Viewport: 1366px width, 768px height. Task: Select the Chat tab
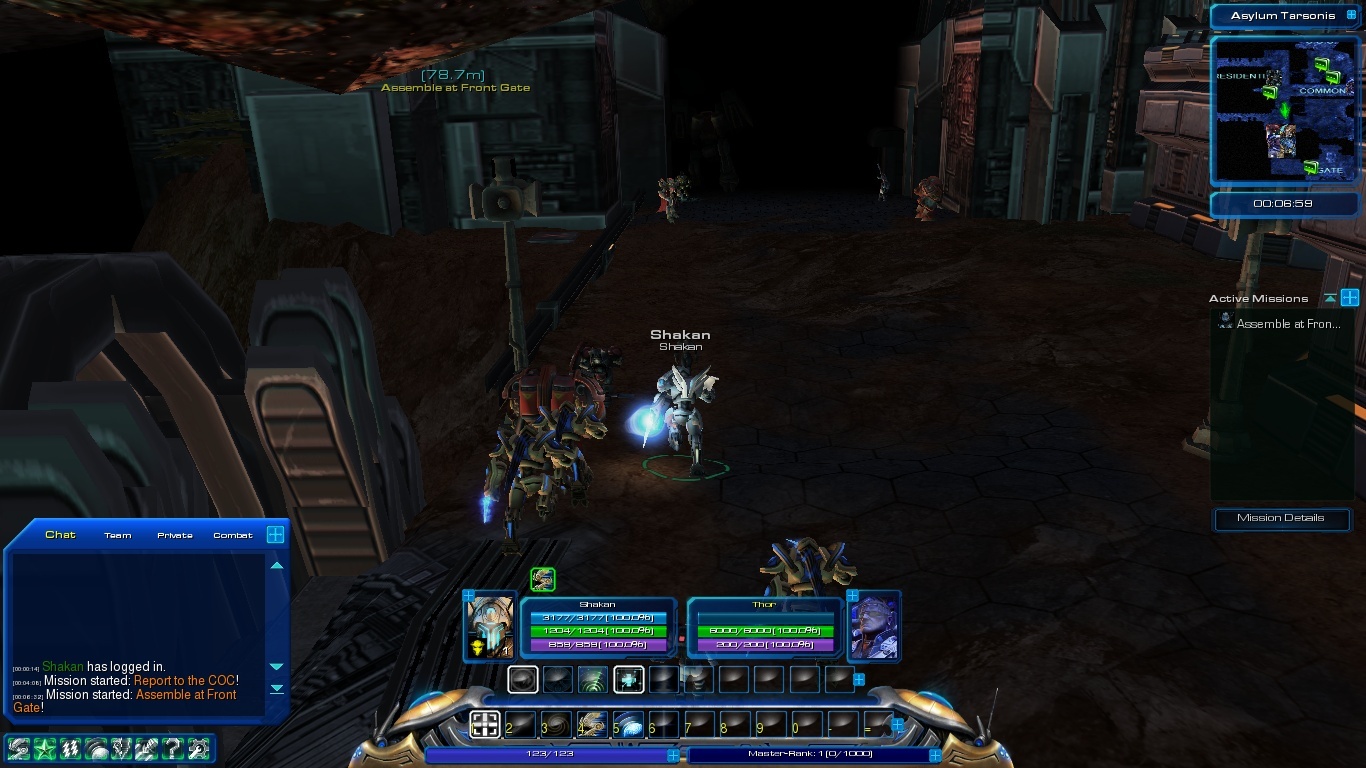(x=61, y=535)
